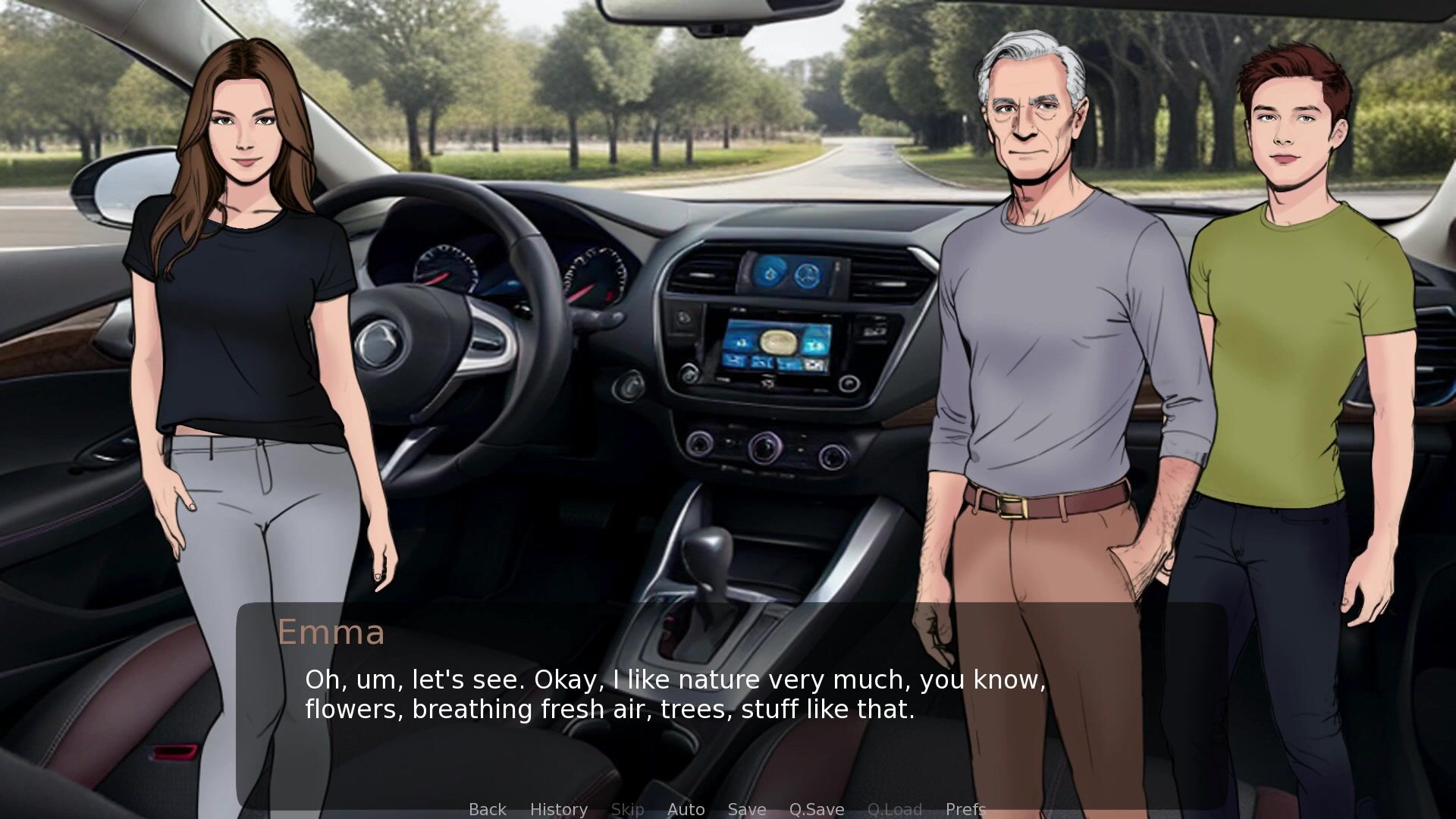Open the Save menu
This screenshot has height=819, width=1456.
coord(746,809)
